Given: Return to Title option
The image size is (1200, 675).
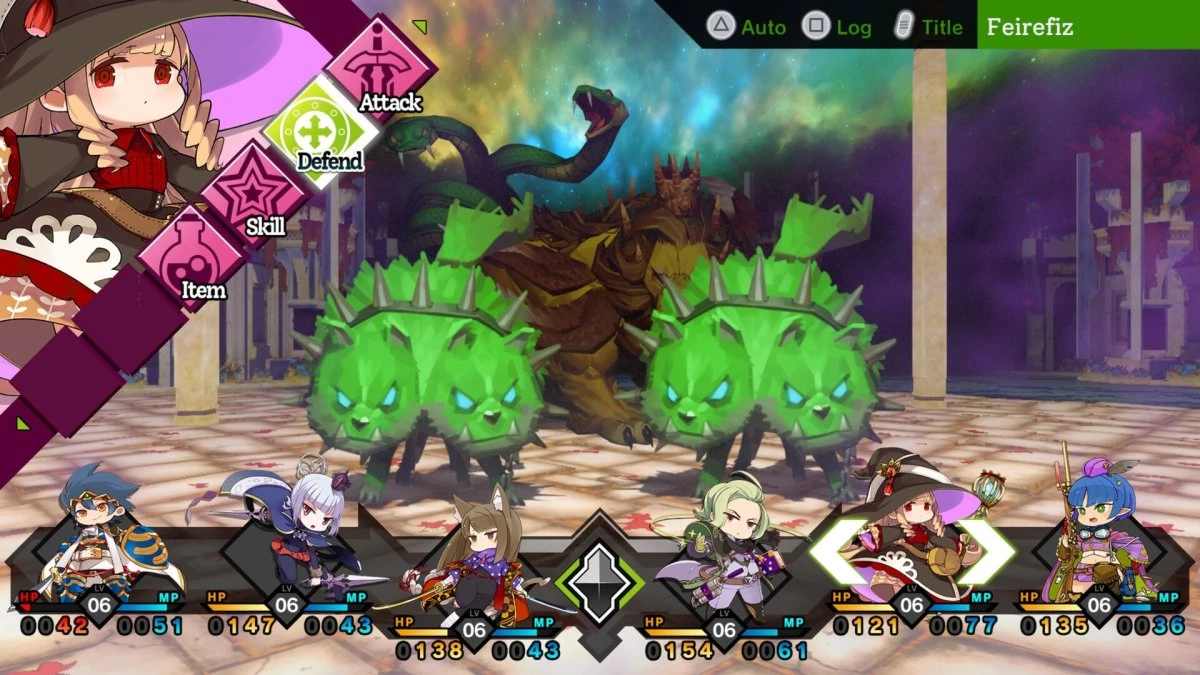Looking at the screenshot, I should coord(928,27).
